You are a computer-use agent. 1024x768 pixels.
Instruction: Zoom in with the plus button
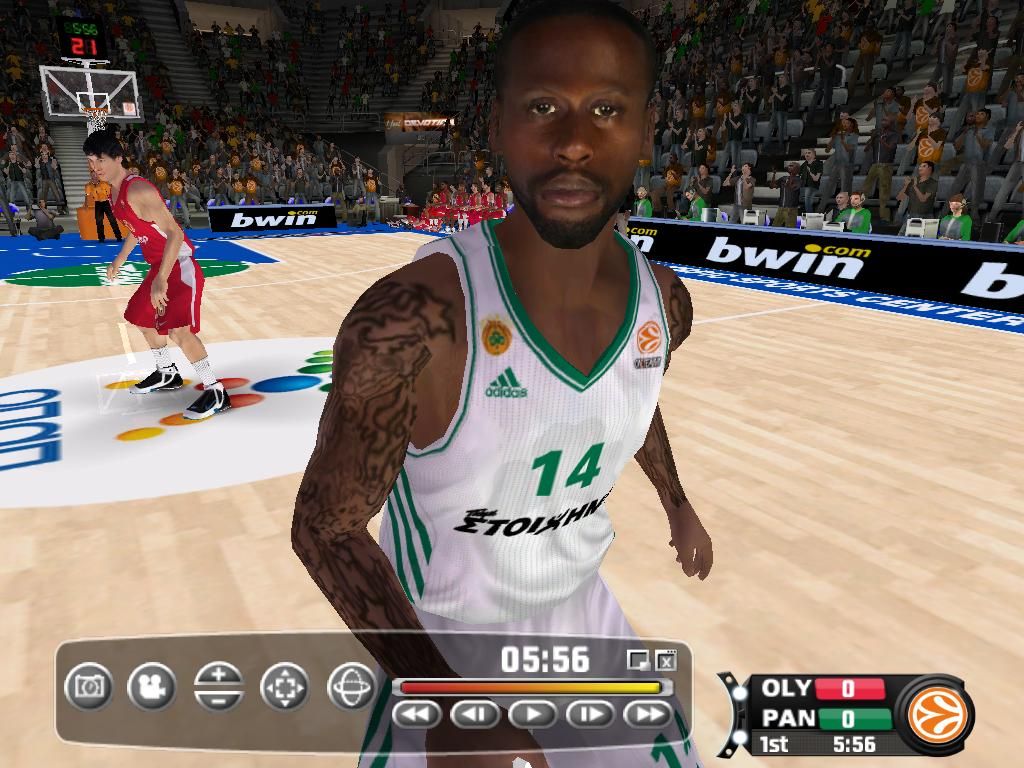point(219,675)
